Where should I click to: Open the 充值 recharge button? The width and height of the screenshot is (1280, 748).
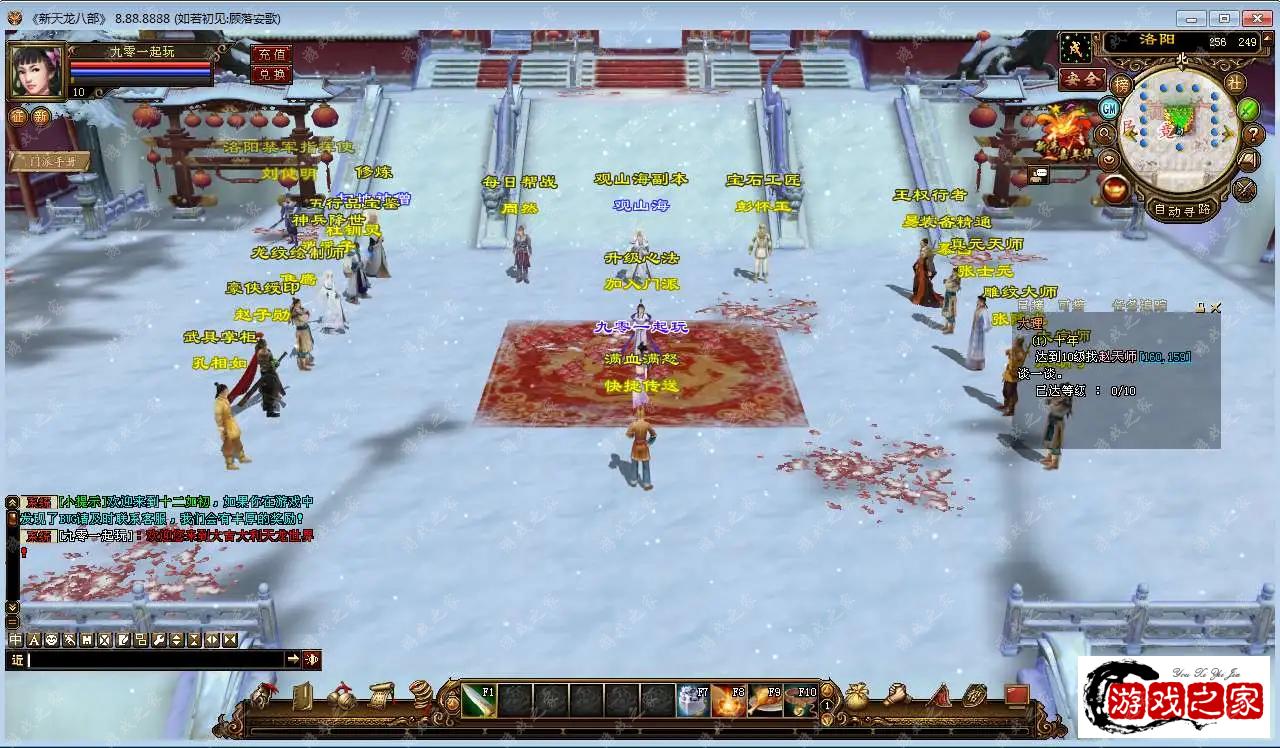pos(271,54)
